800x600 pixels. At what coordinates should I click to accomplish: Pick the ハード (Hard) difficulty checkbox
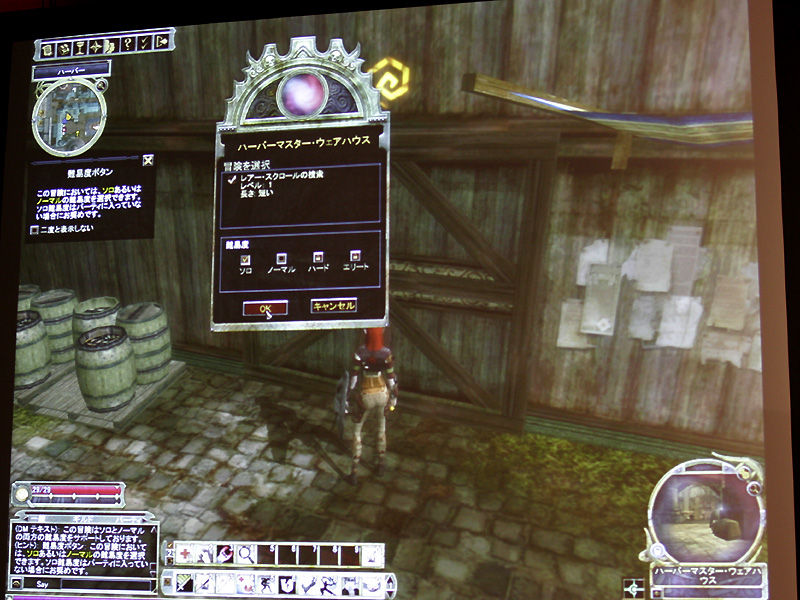point(319,257)
